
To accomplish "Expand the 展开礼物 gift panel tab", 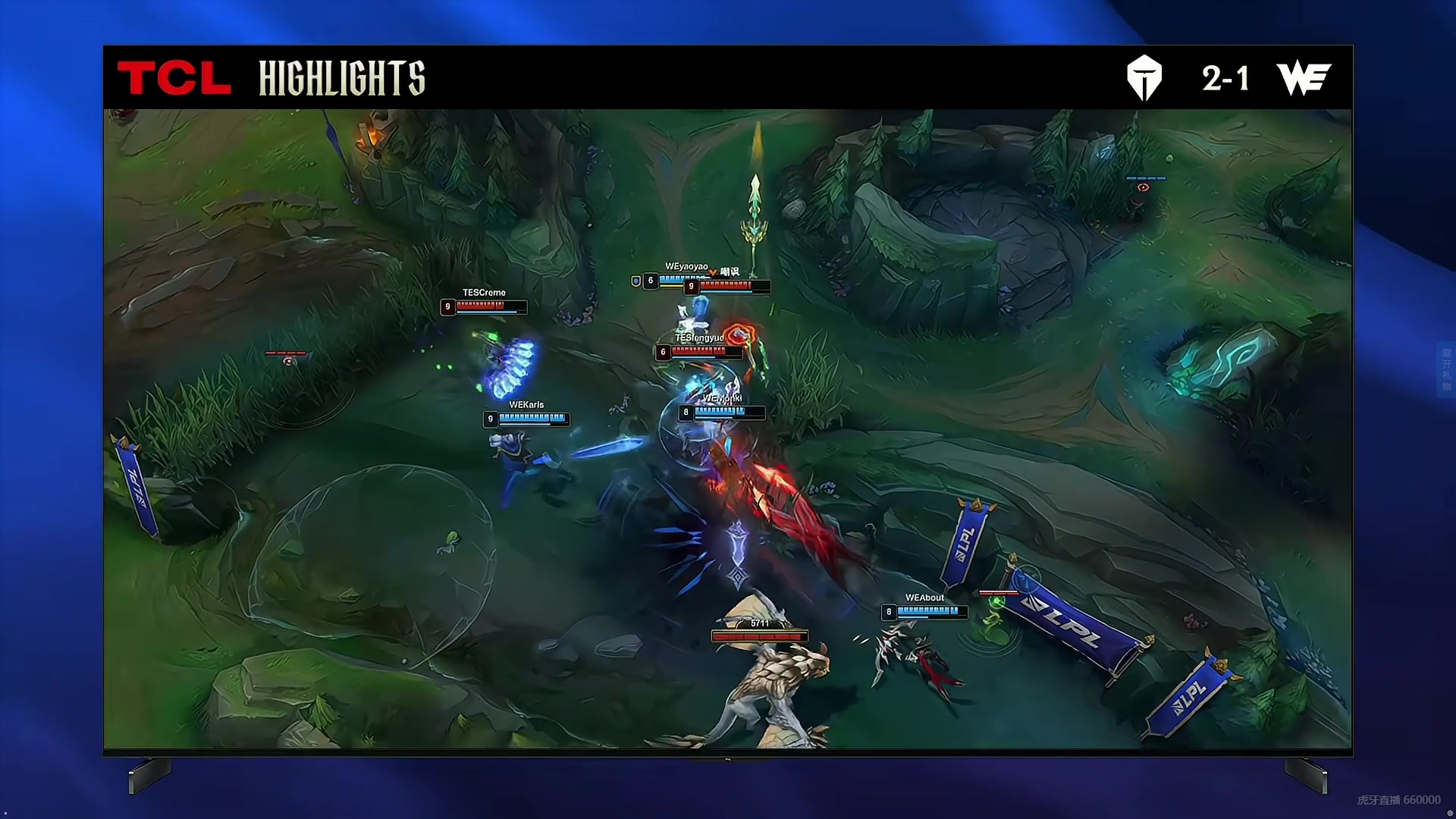I will (x=1446, y=370).
